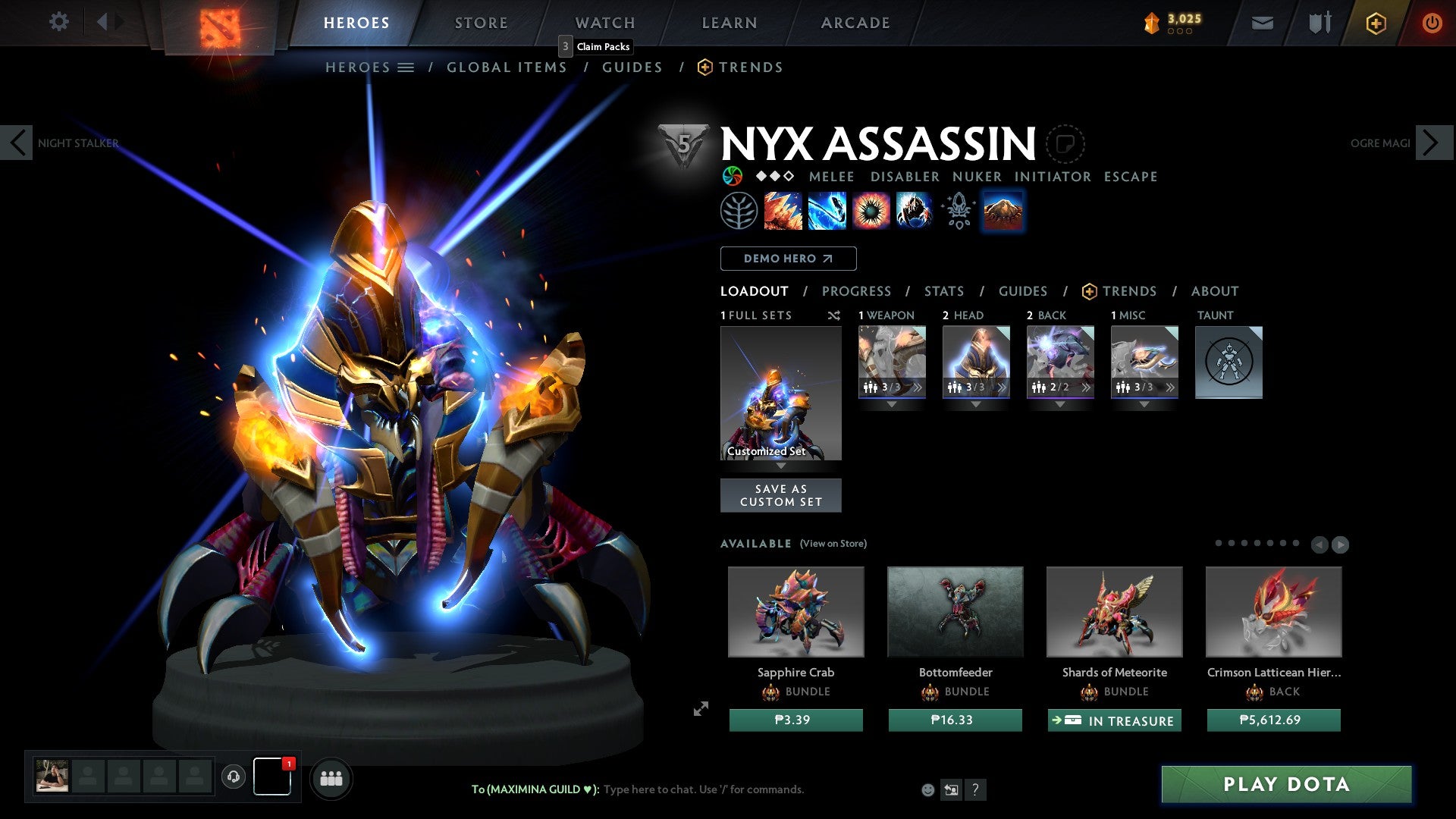Choose the Bottomfeeder bundle thumbnail

[x=955, y=612]
